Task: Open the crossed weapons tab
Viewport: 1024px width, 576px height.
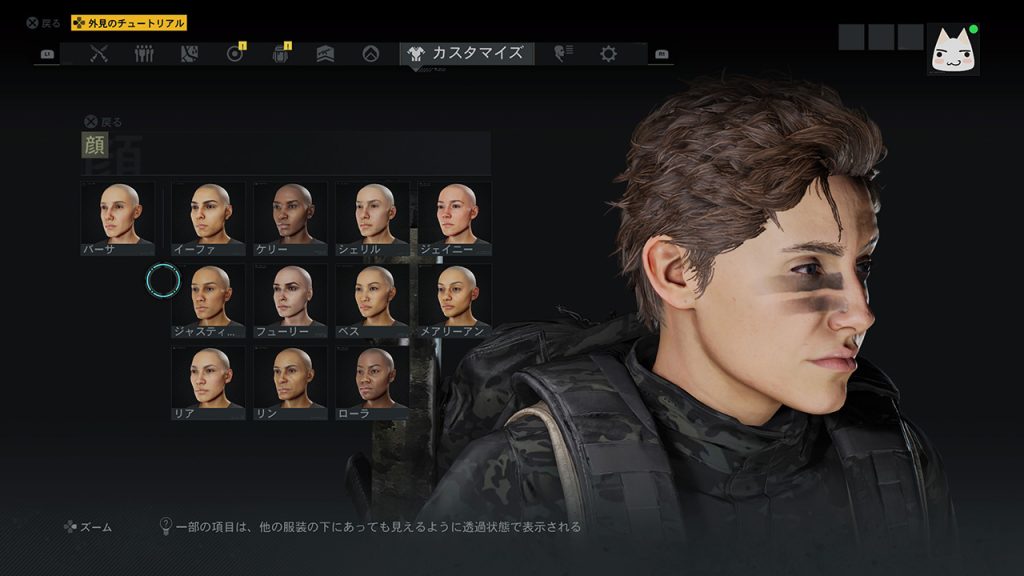Action: [99, 54]
